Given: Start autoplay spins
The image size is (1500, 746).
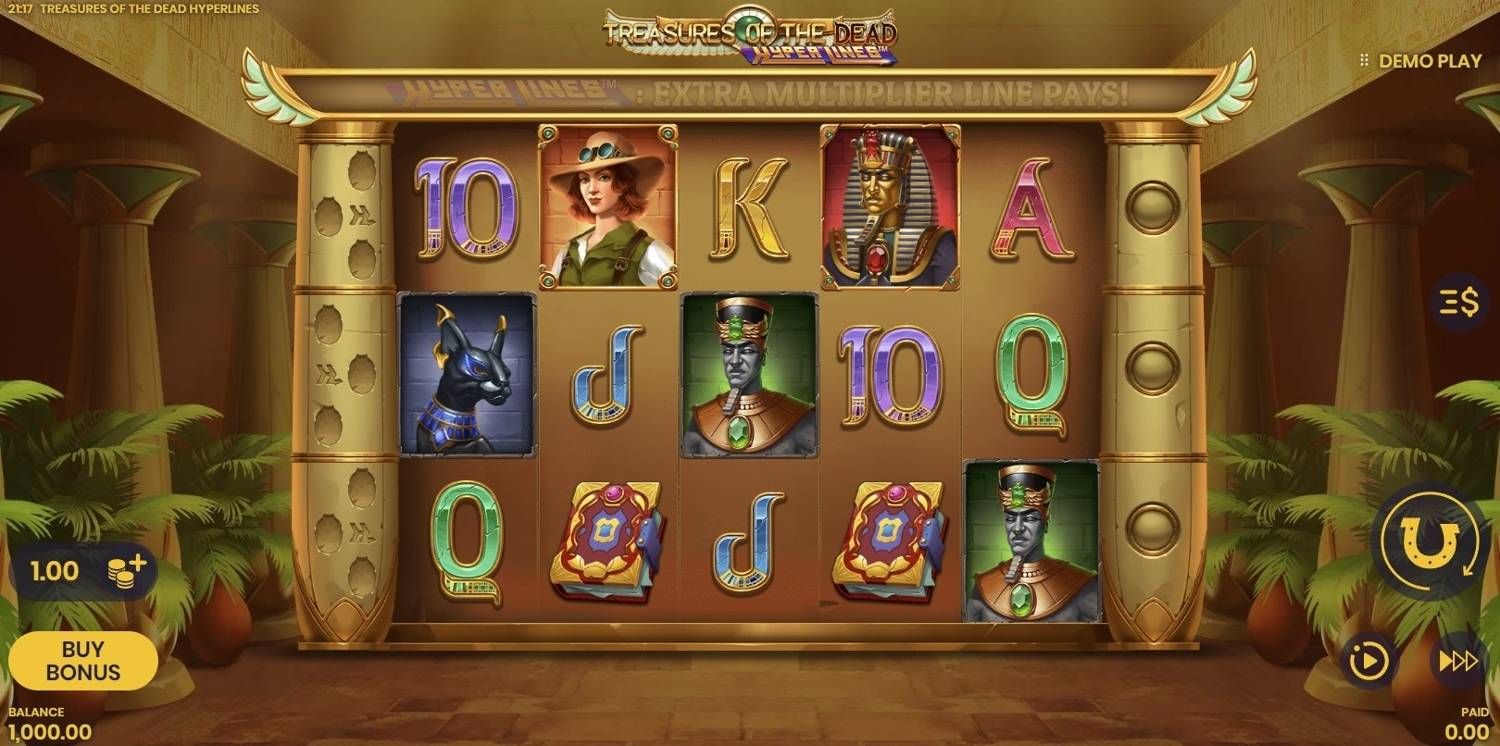Looking at the screenshot, I should coord(1369,661).
